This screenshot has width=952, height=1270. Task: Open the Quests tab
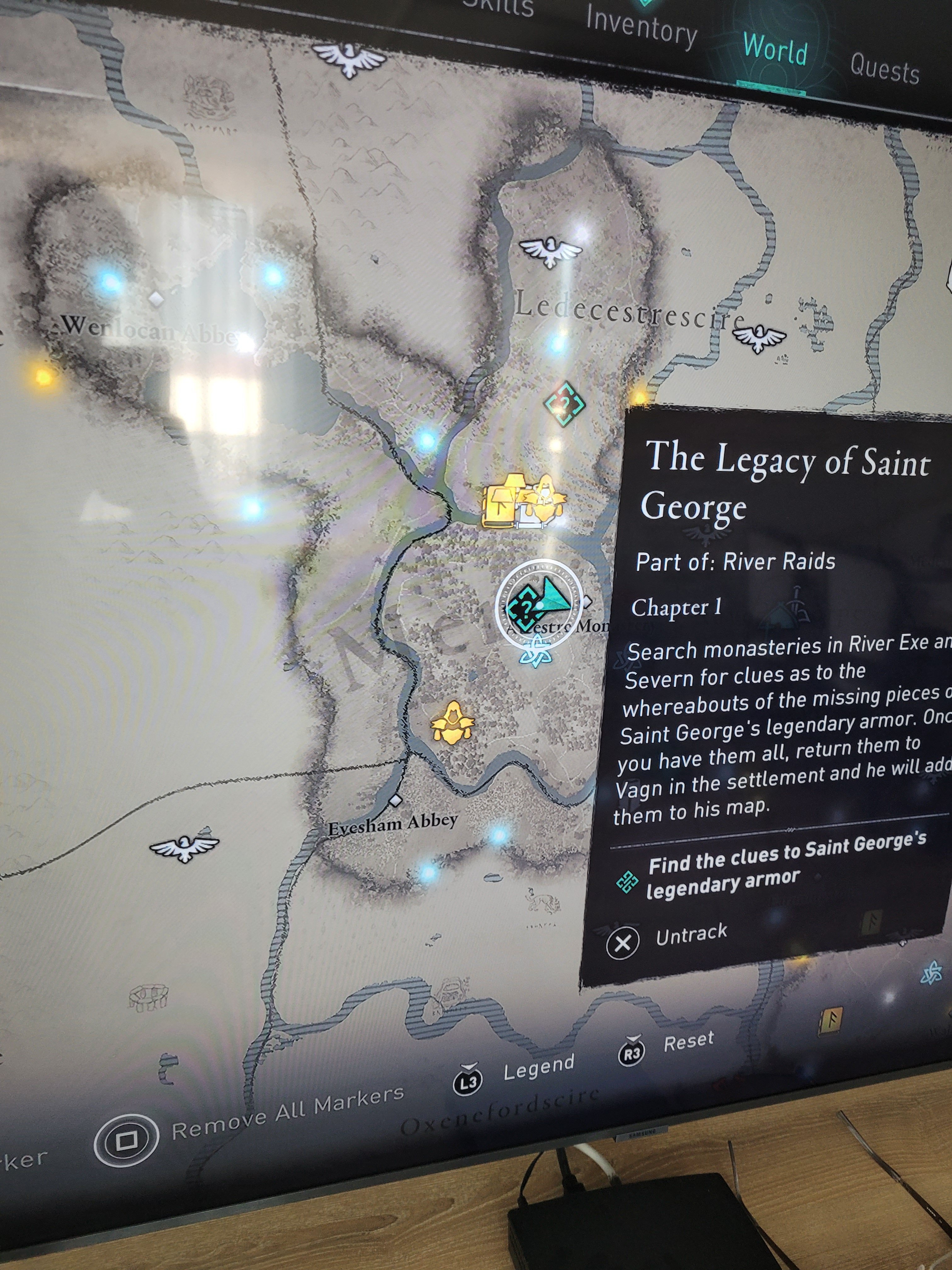pos(884,68)
